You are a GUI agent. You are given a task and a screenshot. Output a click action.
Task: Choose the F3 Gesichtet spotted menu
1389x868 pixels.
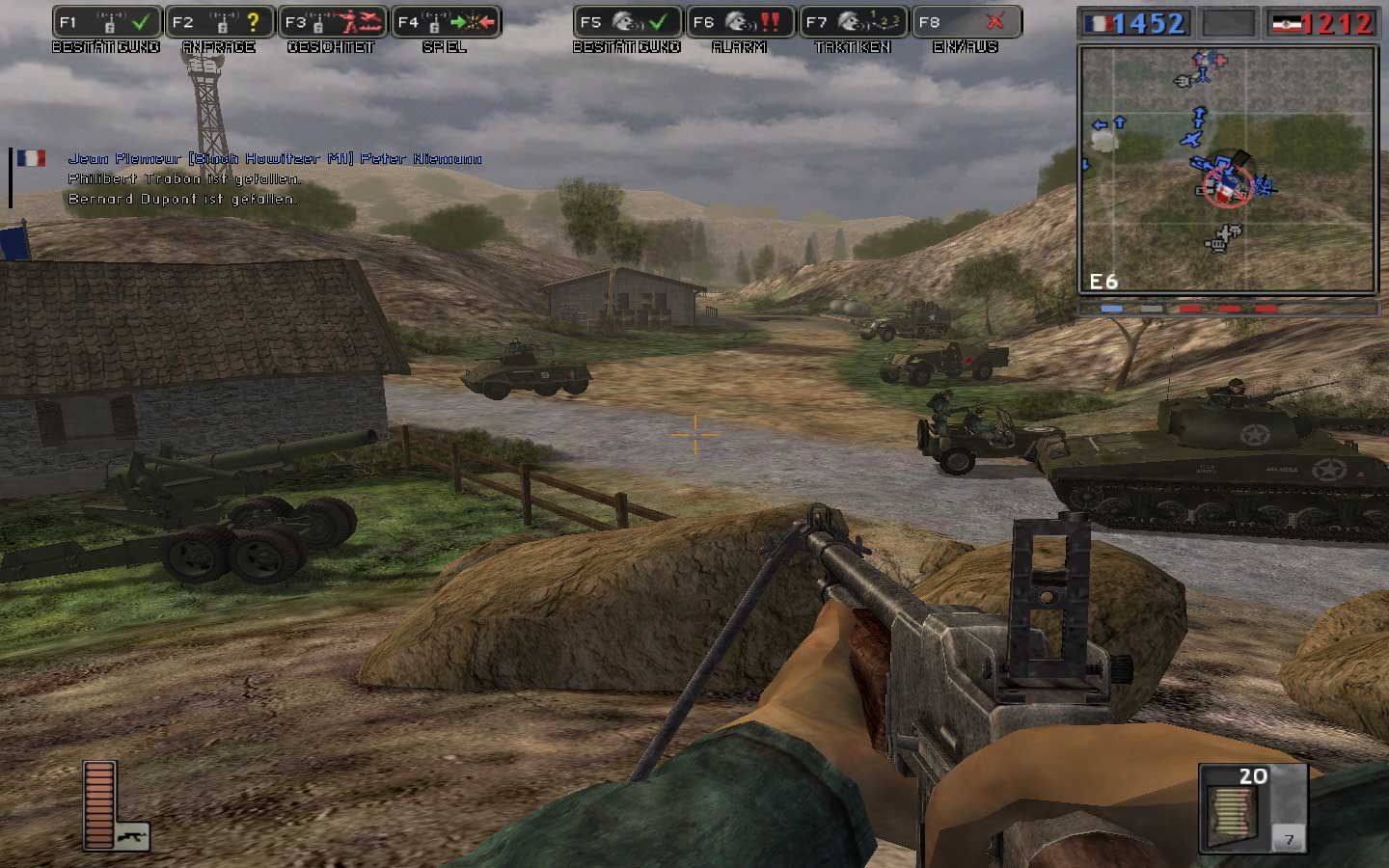point(332,22)
